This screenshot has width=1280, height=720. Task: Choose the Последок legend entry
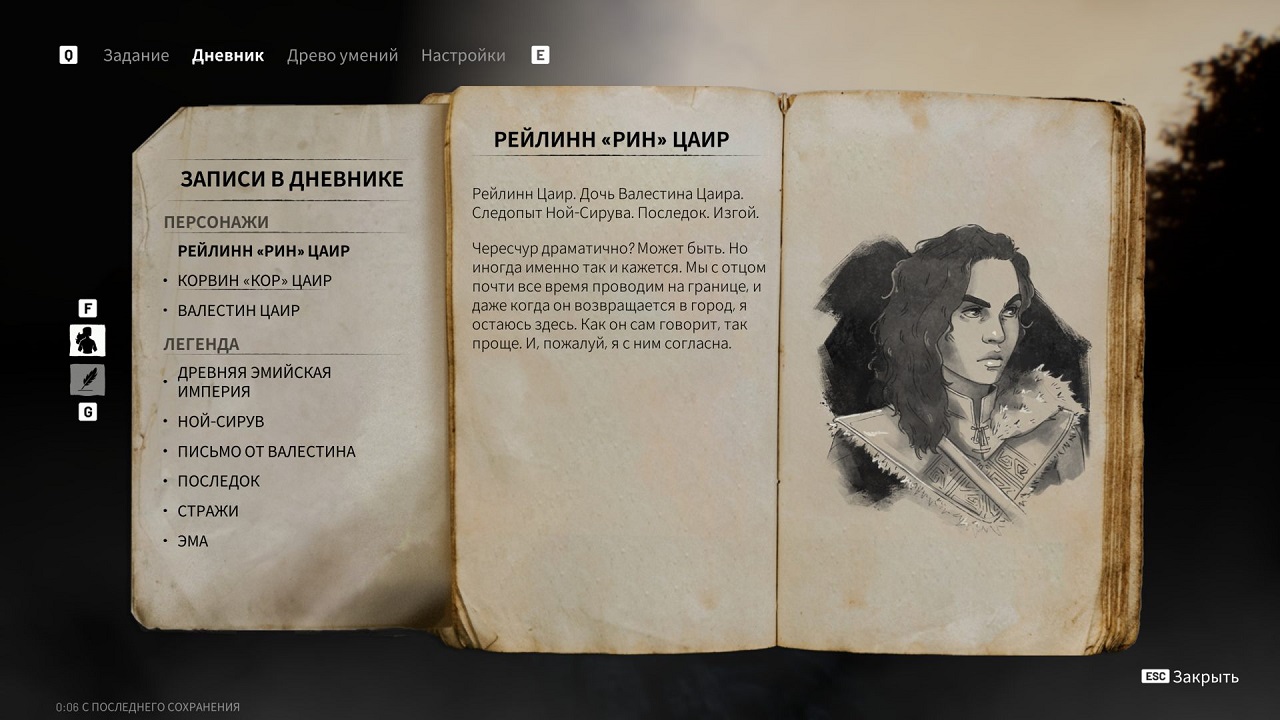[218, 481]
